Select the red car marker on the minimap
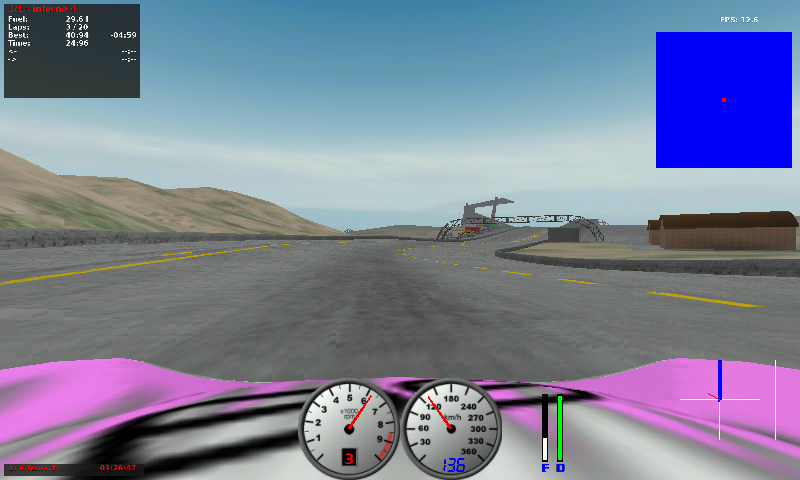Viewport: 800px width, 480px height. (x=723, y=99)
